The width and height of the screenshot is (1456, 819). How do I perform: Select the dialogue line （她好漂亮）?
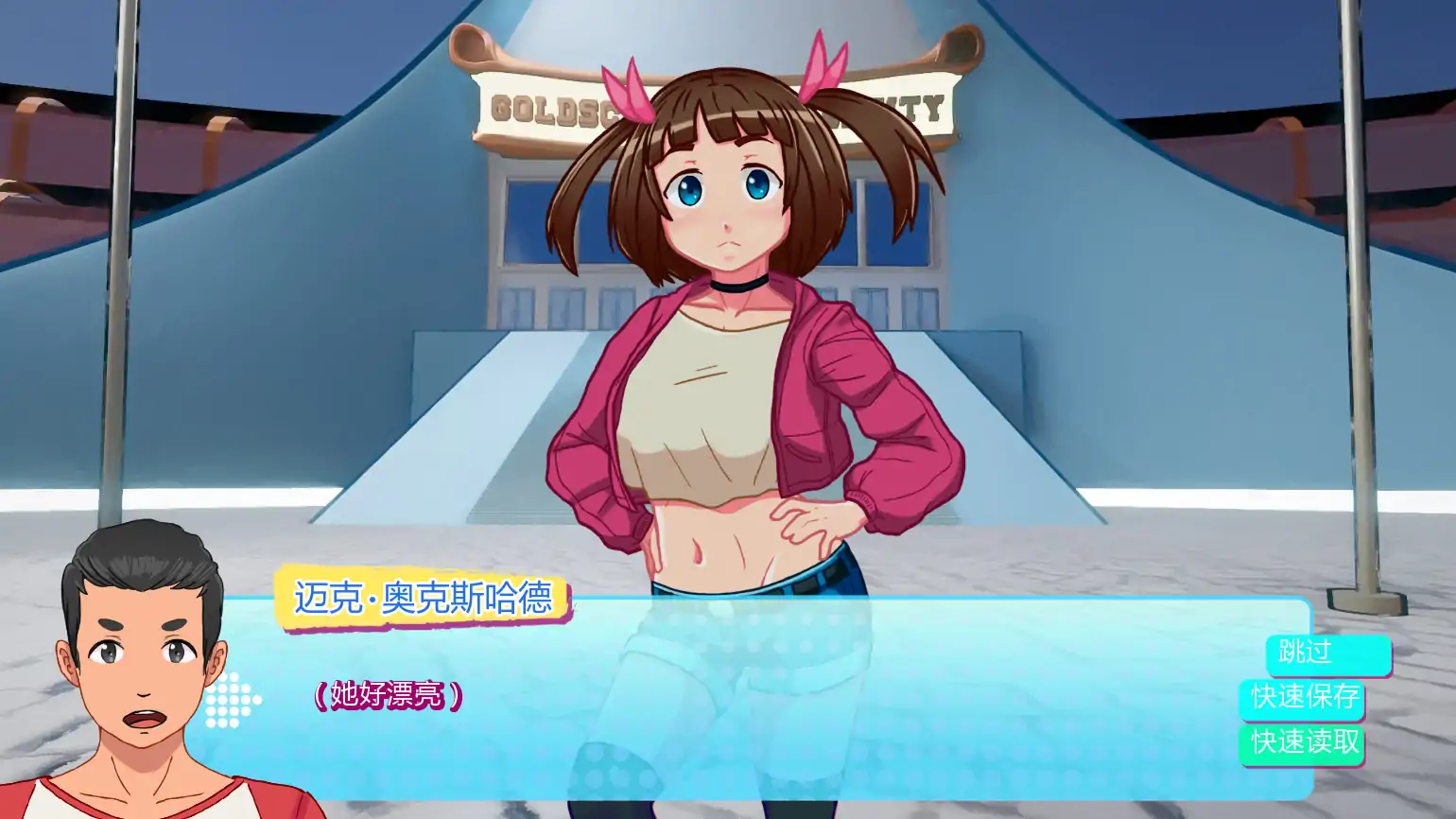point(388,693)
